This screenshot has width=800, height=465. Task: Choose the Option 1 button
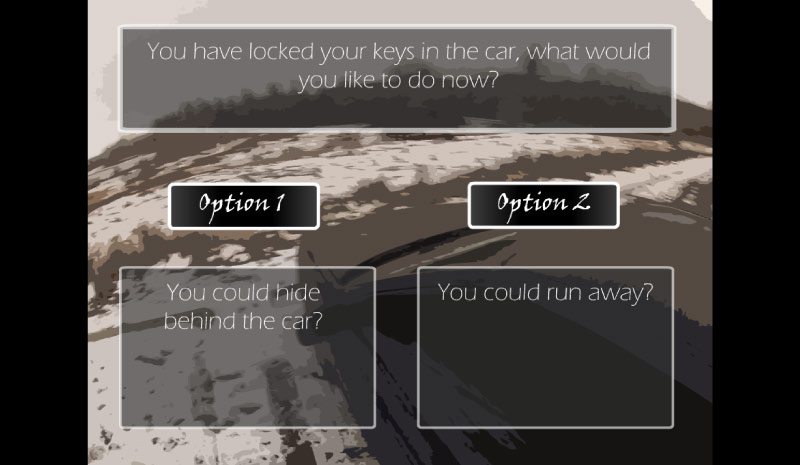coord(243,206)
